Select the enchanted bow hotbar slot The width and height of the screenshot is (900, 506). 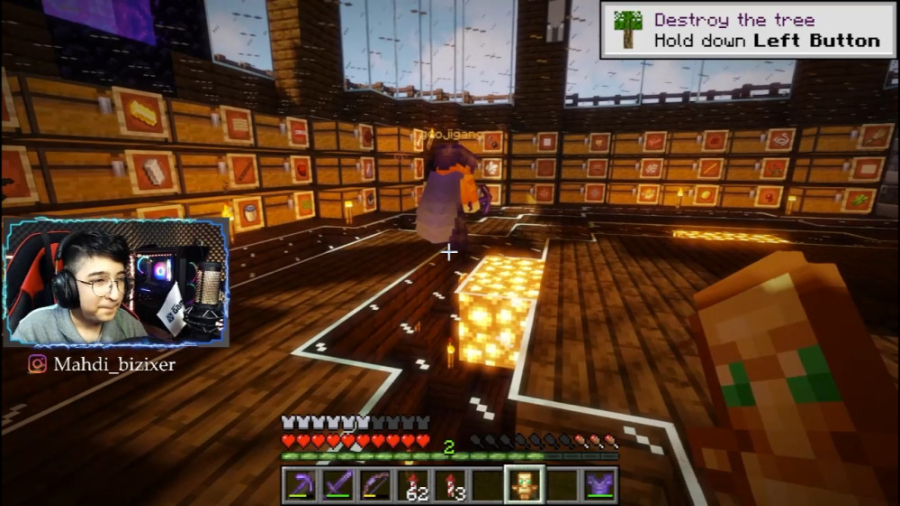pos(375,484)
